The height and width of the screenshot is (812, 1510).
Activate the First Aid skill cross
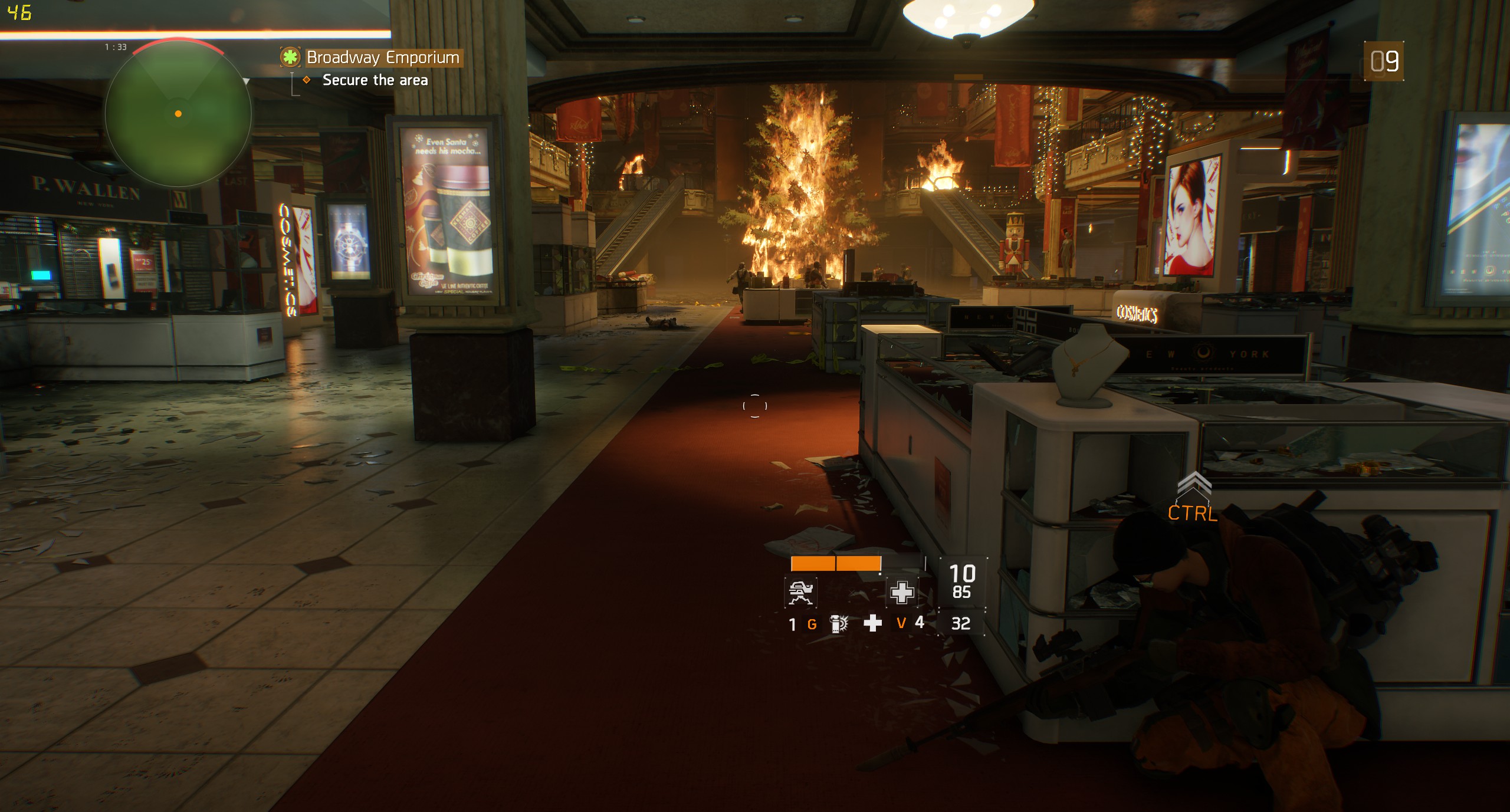point(901,592)
